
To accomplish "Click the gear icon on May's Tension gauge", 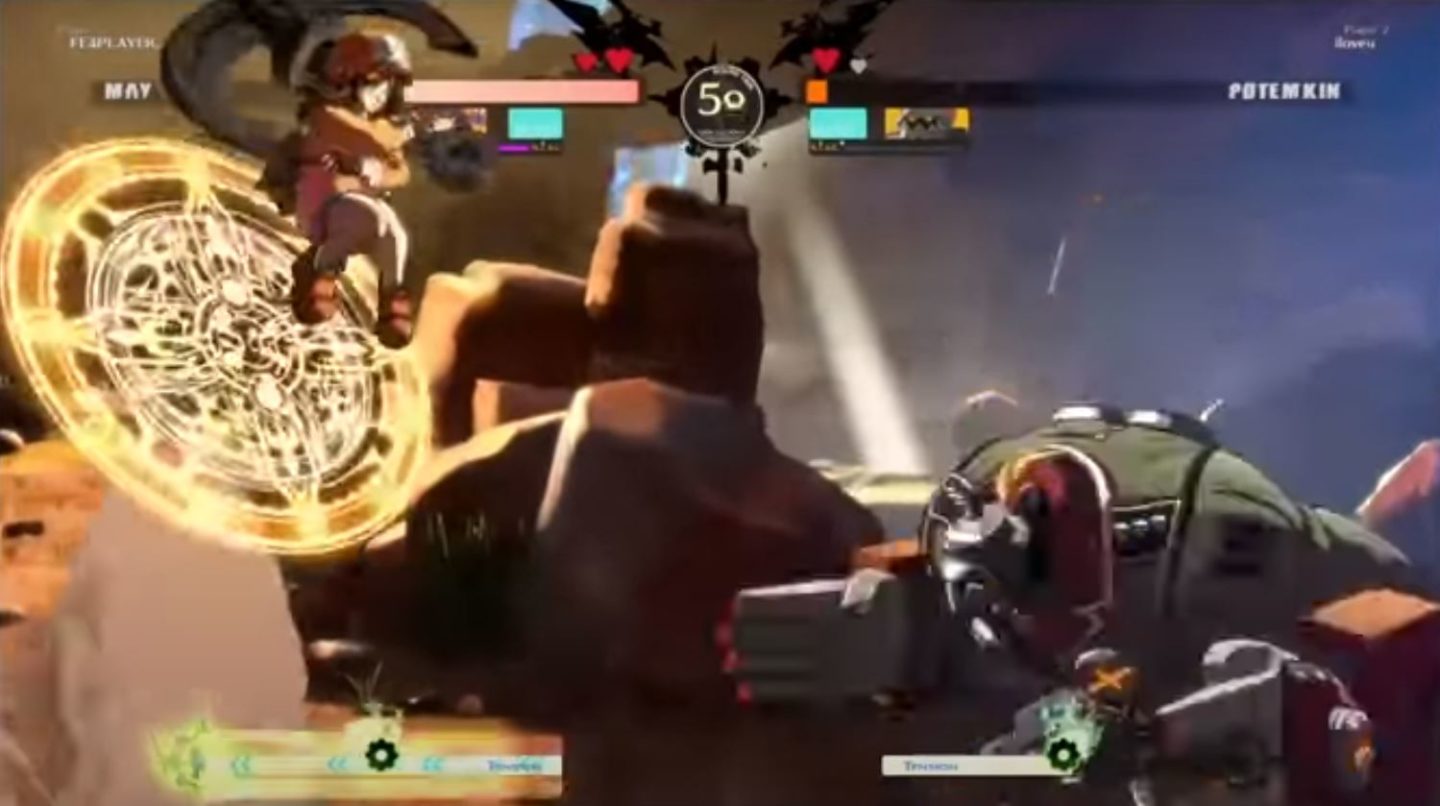I will point(382,754).
